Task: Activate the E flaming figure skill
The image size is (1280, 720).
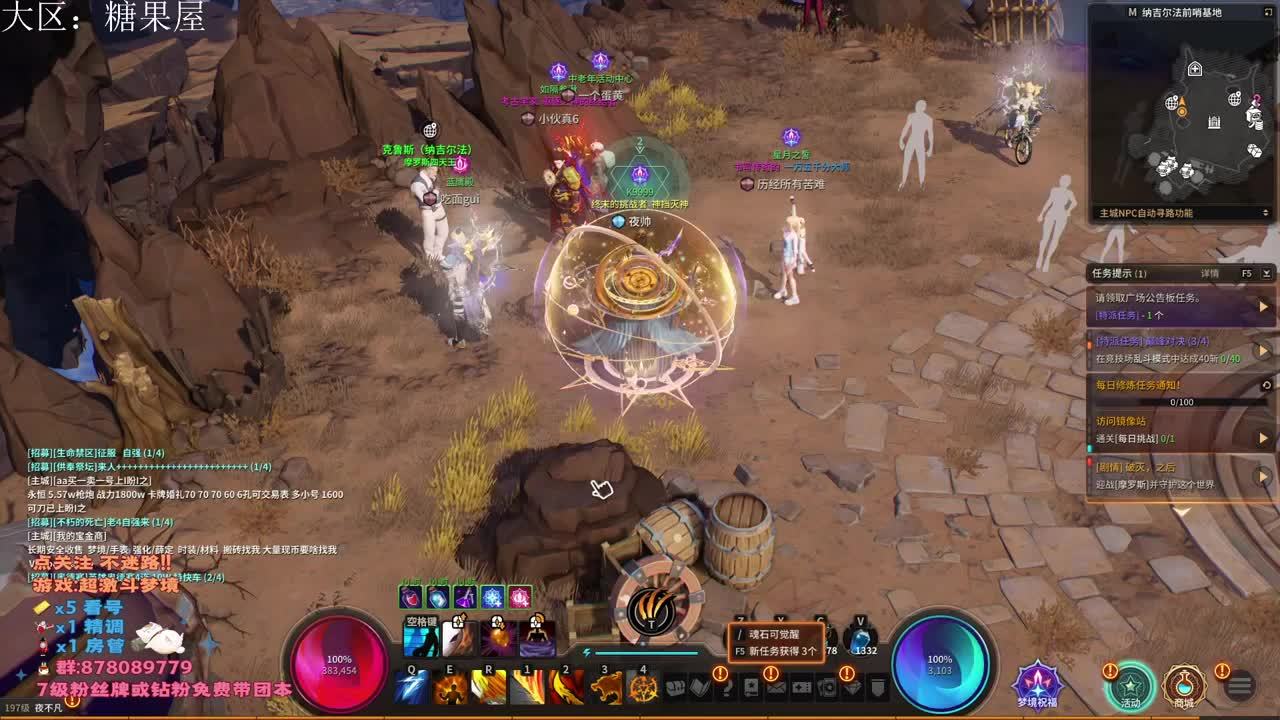Action: click(451, 688)
